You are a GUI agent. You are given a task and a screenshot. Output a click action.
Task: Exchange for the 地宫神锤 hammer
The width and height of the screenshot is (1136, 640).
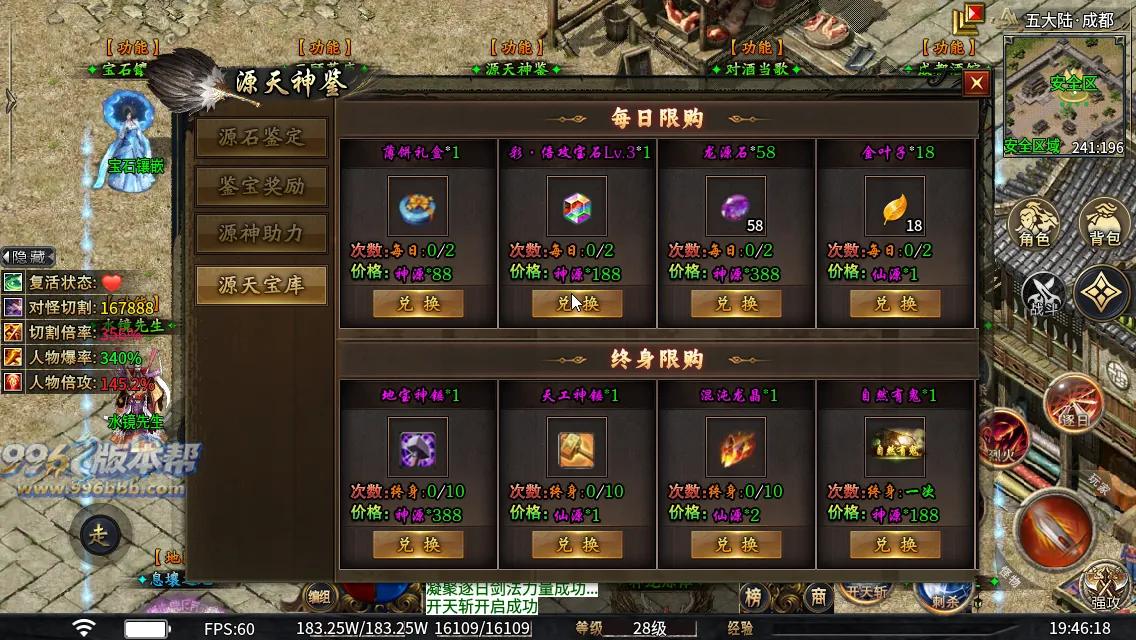[418, 545]
